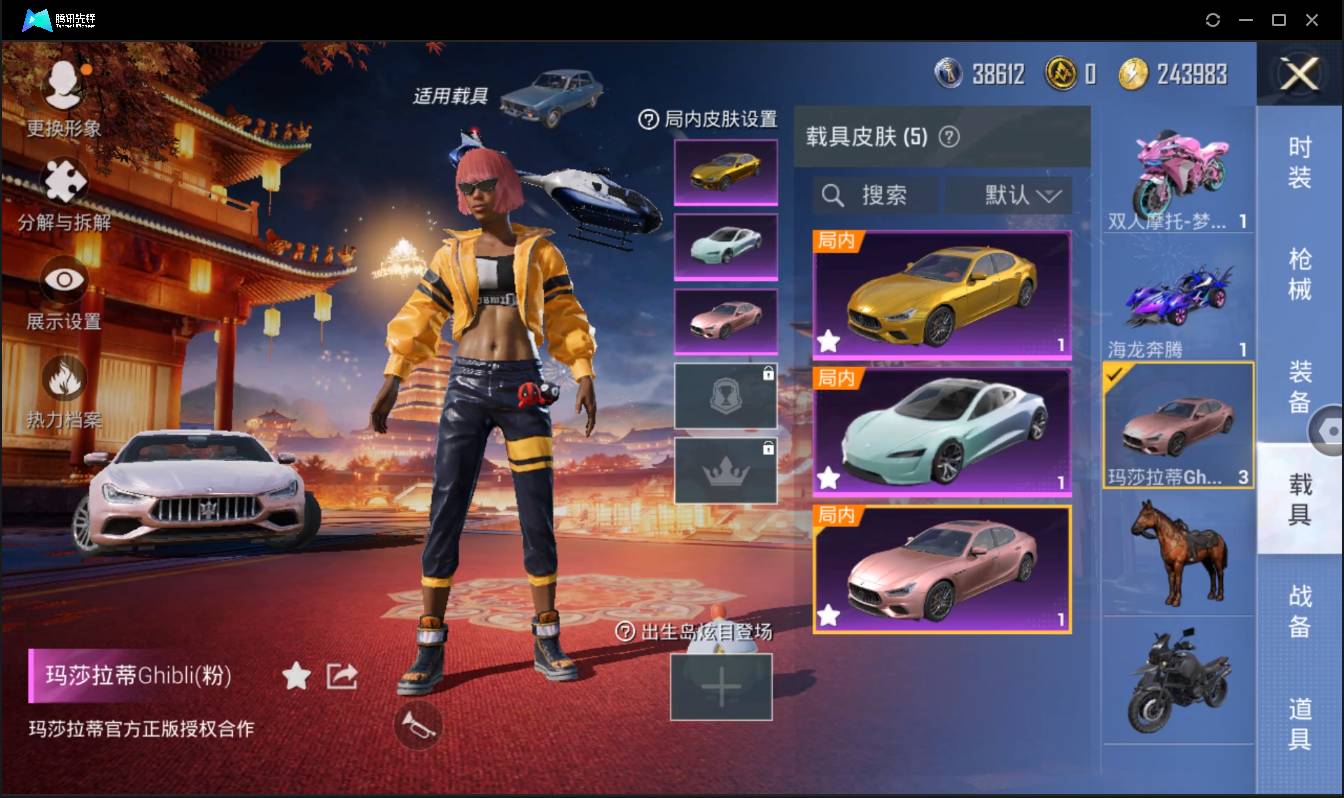
Task: Open the 更换形象 avatar icon
Action: [60, 85]
